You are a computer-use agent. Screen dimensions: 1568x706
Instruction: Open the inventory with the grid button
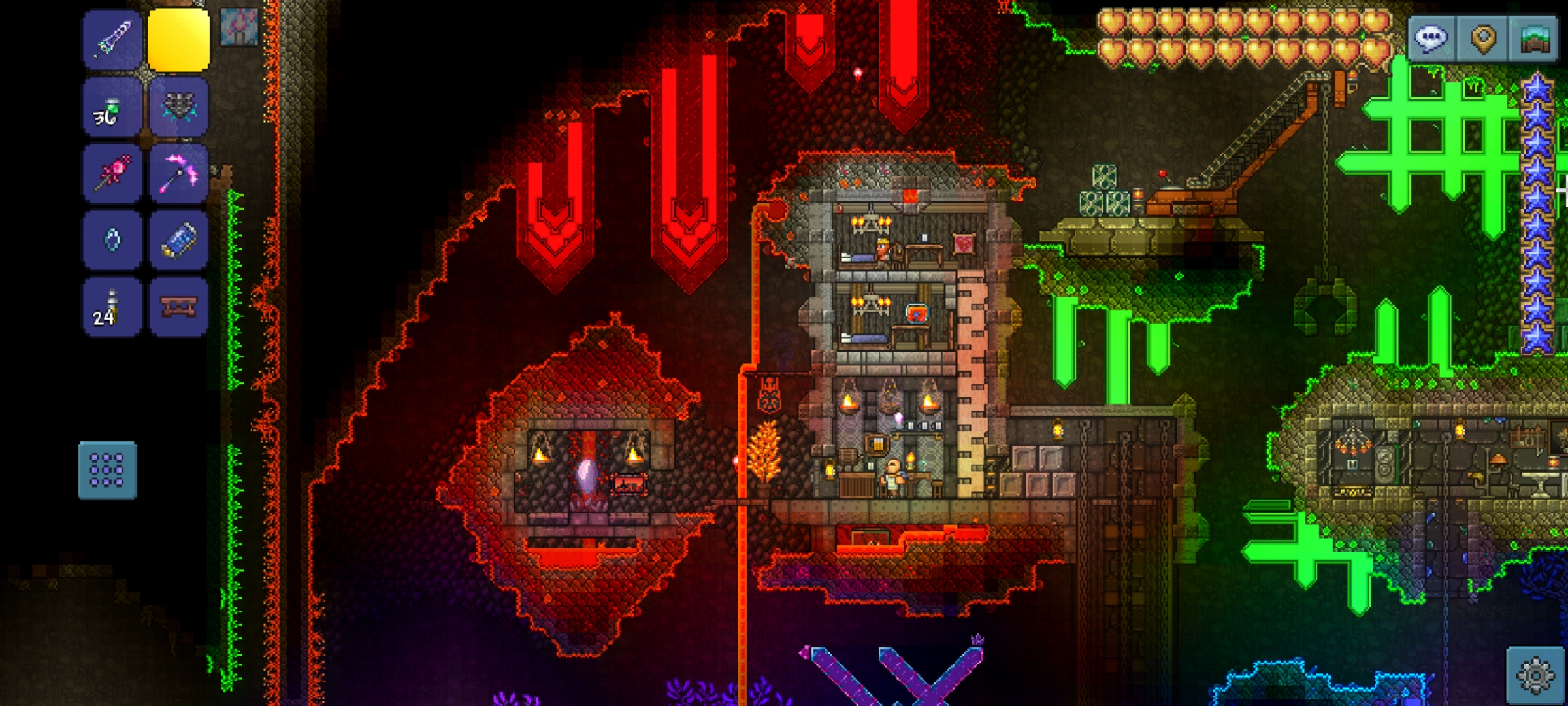[108, 471]
